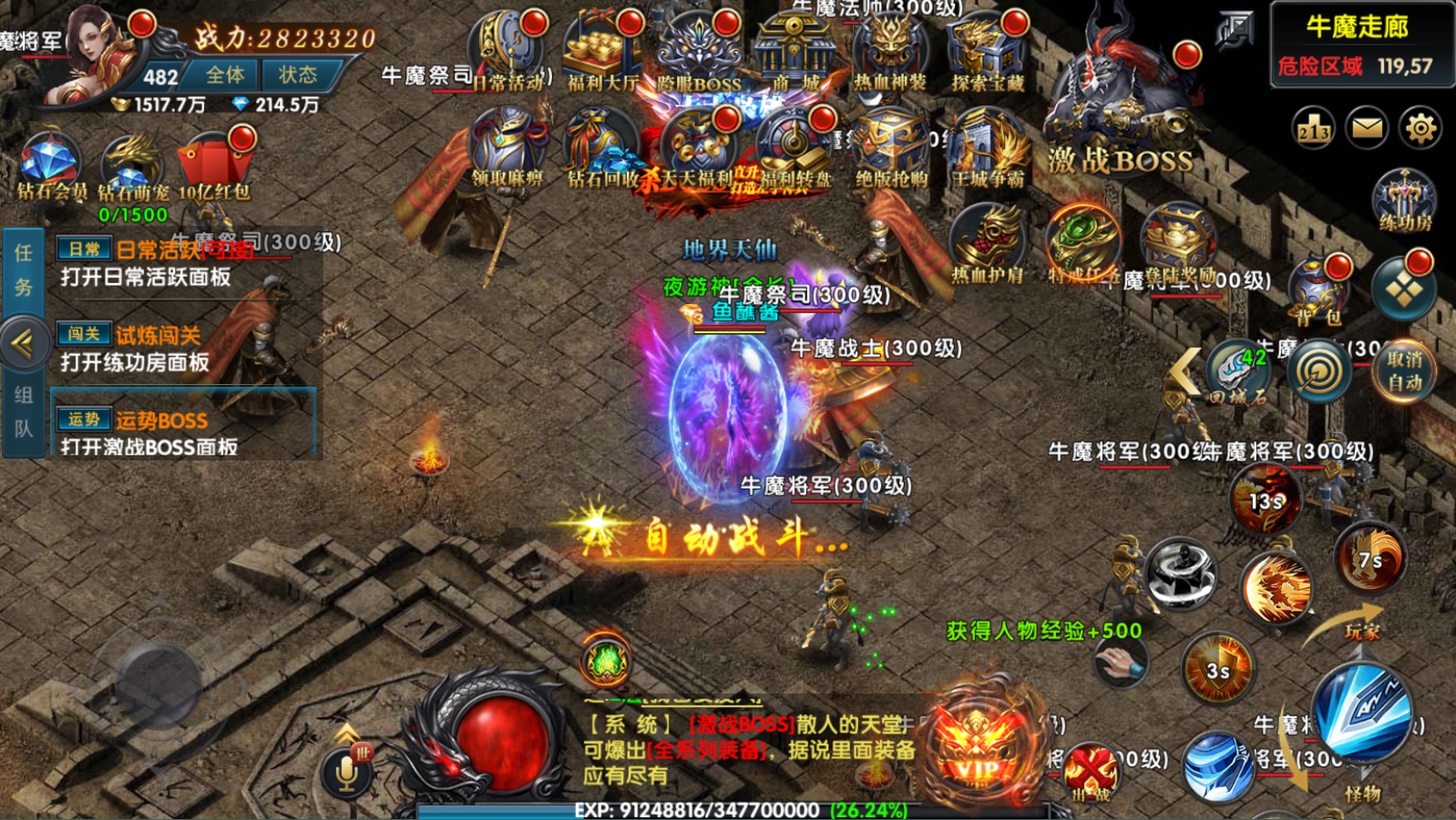The width and height of the screenshot is (1456, 820).
Task: Toggle the 取消自动 auto-battle button
Action: (x=1405, y=372)
